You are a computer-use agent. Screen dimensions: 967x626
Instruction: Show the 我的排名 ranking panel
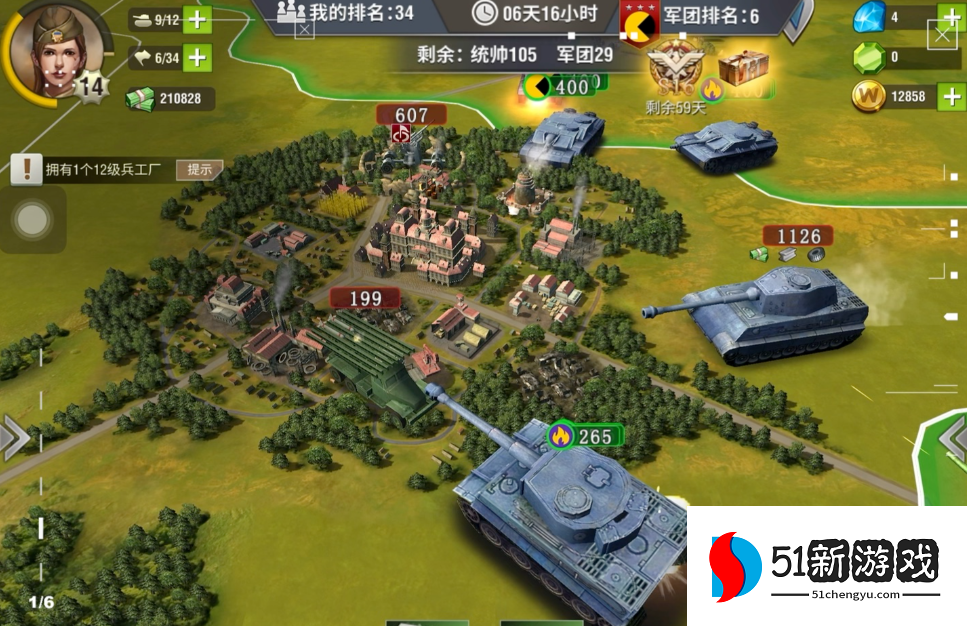coord(345,14)
